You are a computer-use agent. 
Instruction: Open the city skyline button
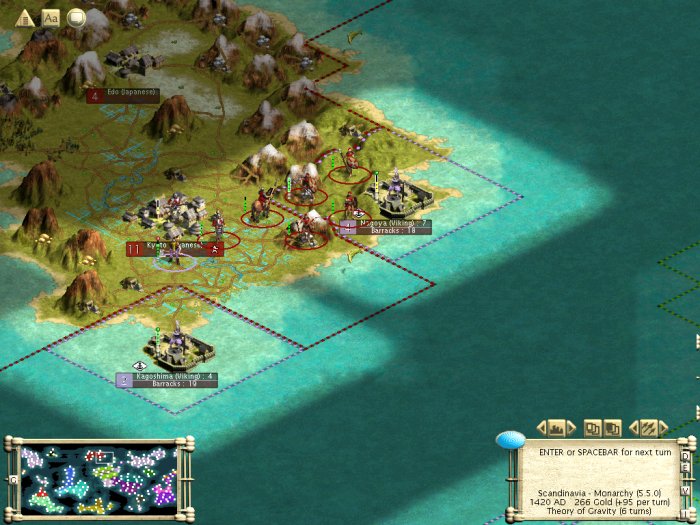pyautogui.click(x=557, y=427)
